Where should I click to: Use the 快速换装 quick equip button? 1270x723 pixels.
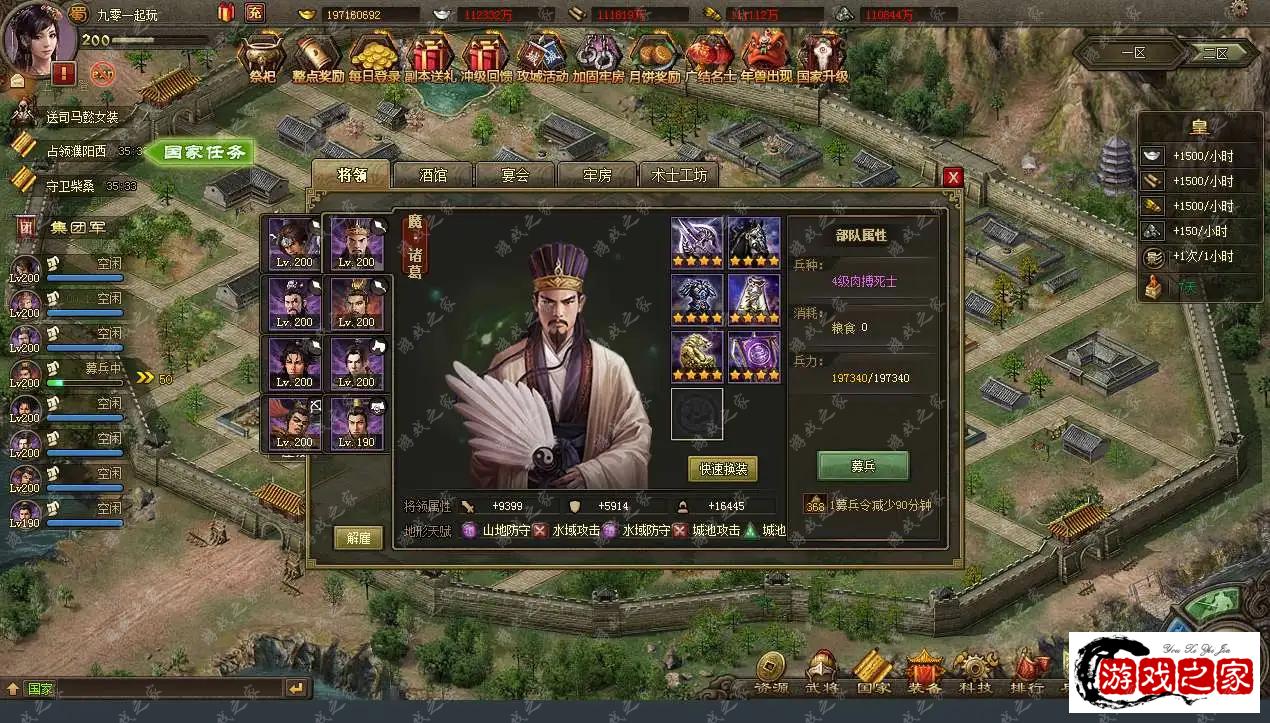coord(722,468)
